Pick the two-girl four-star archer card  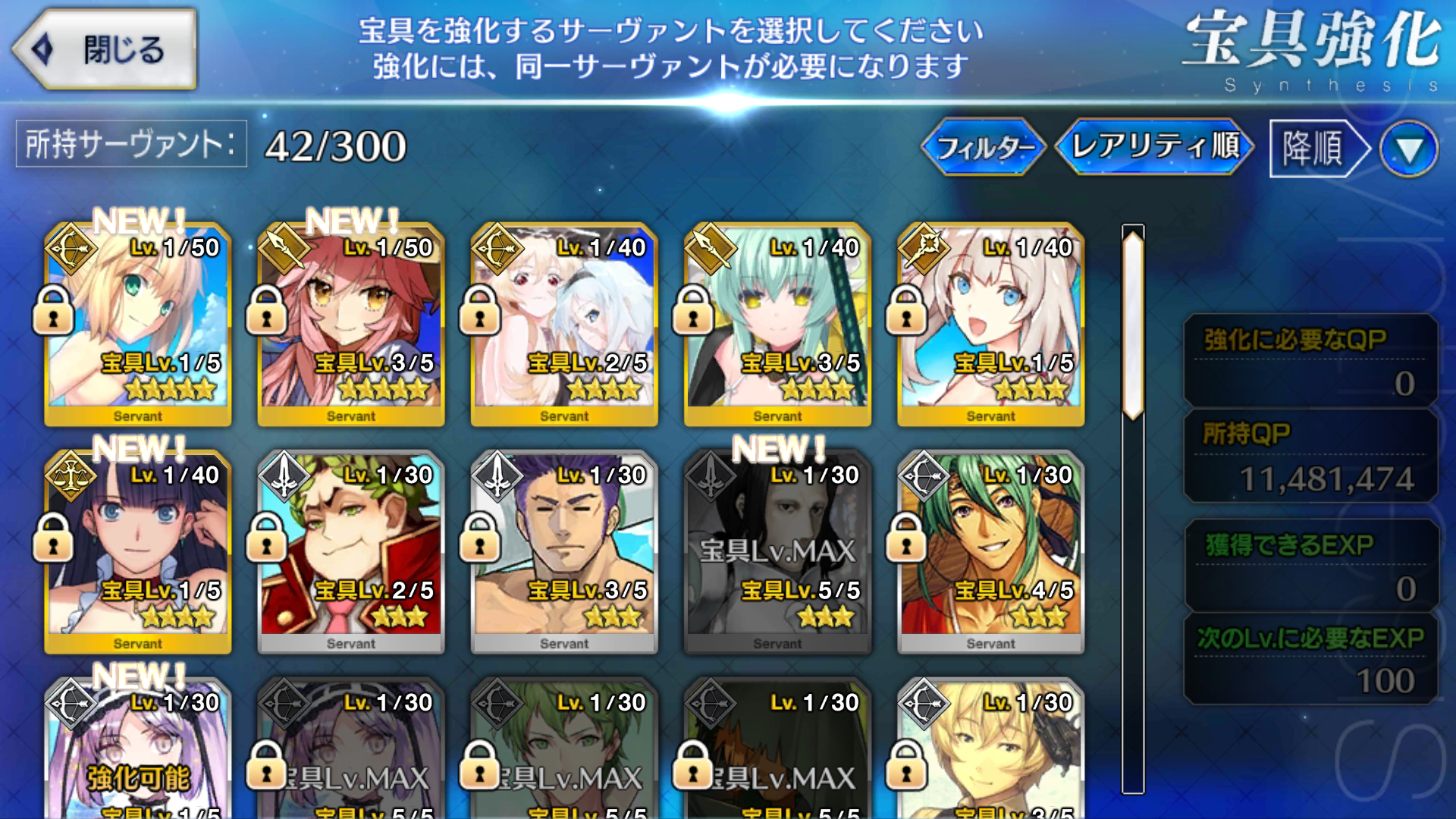(x=564, y=325)
